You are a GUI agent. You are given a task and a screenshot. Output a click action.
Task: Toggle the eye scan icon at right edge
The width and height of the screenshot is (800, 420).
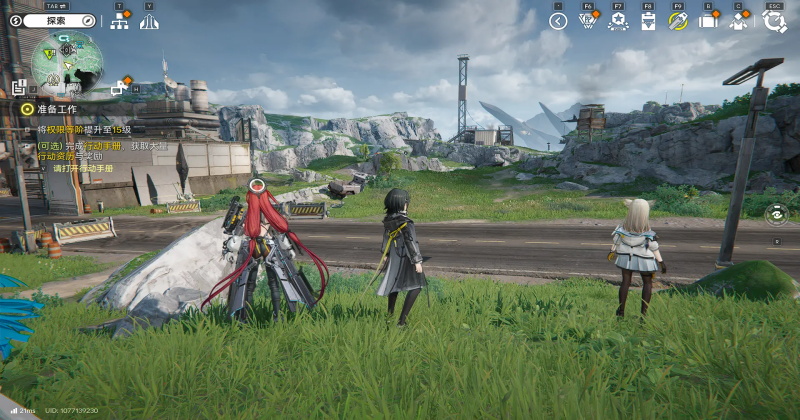pyautogui.click(x=776, y=213)
